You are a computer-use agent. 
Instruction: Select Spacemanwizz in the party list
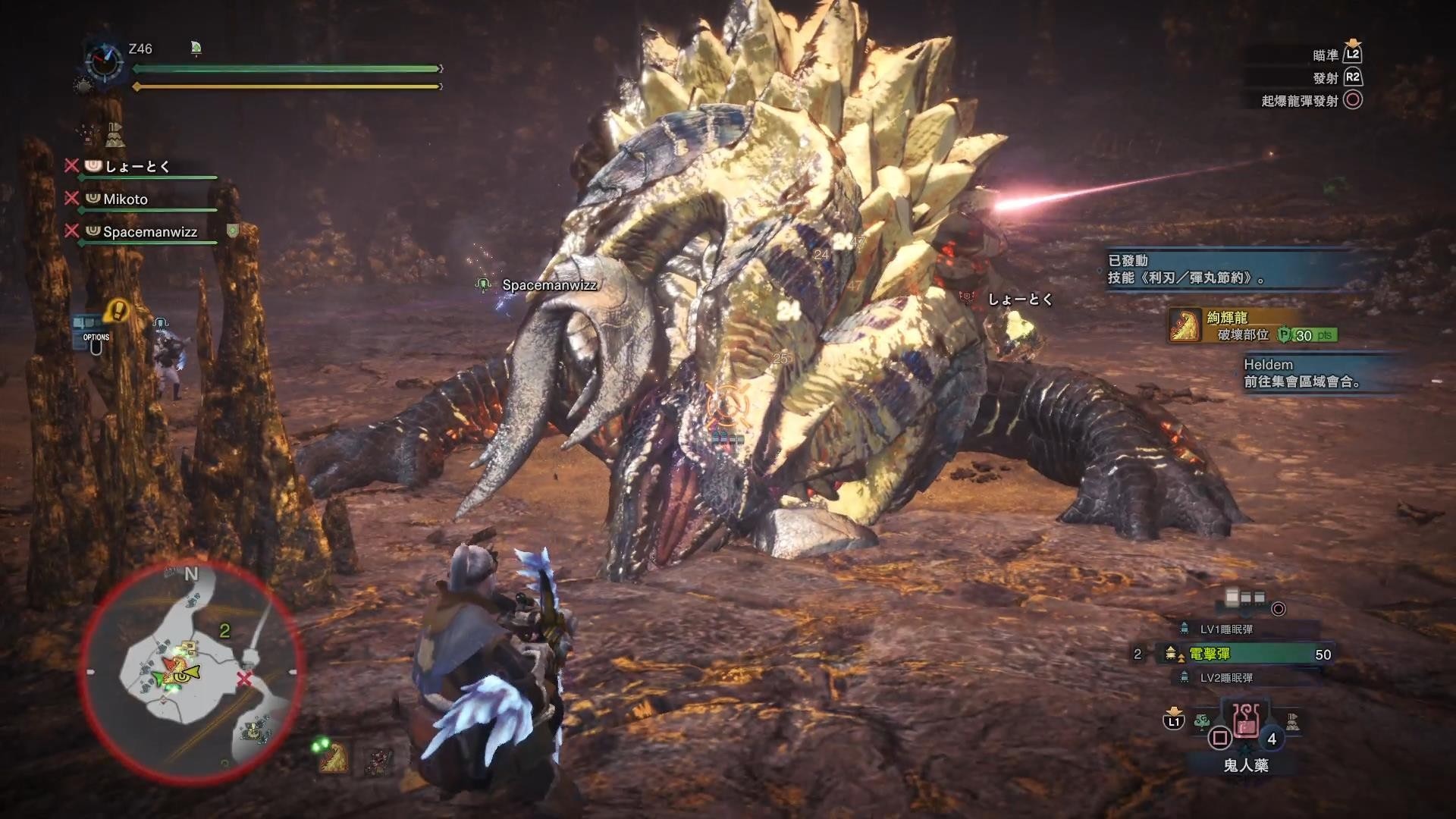pyautogui.click(x=149, y=231)
